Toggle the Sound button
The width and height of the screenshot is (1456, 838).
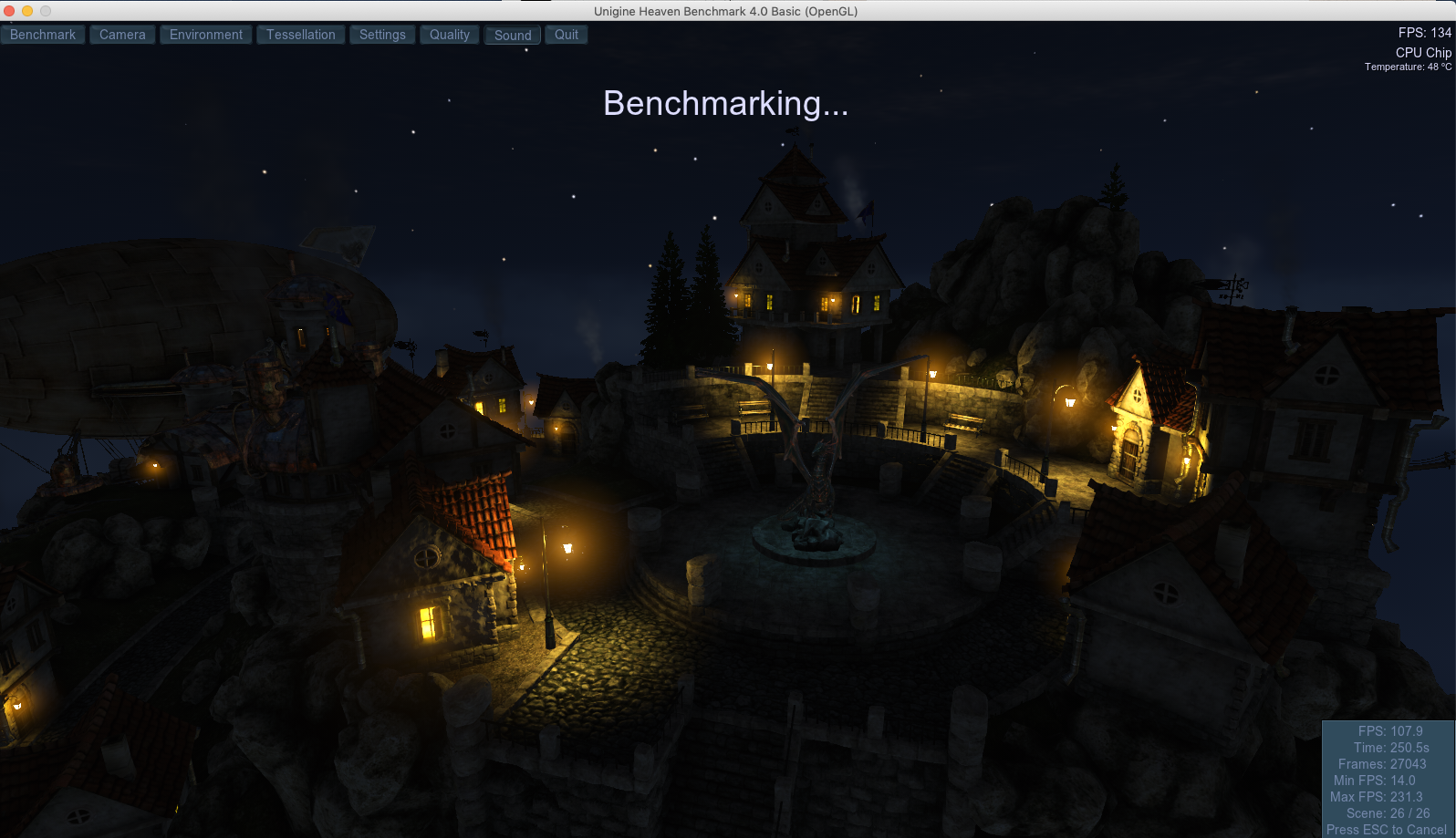pos(513,35)
